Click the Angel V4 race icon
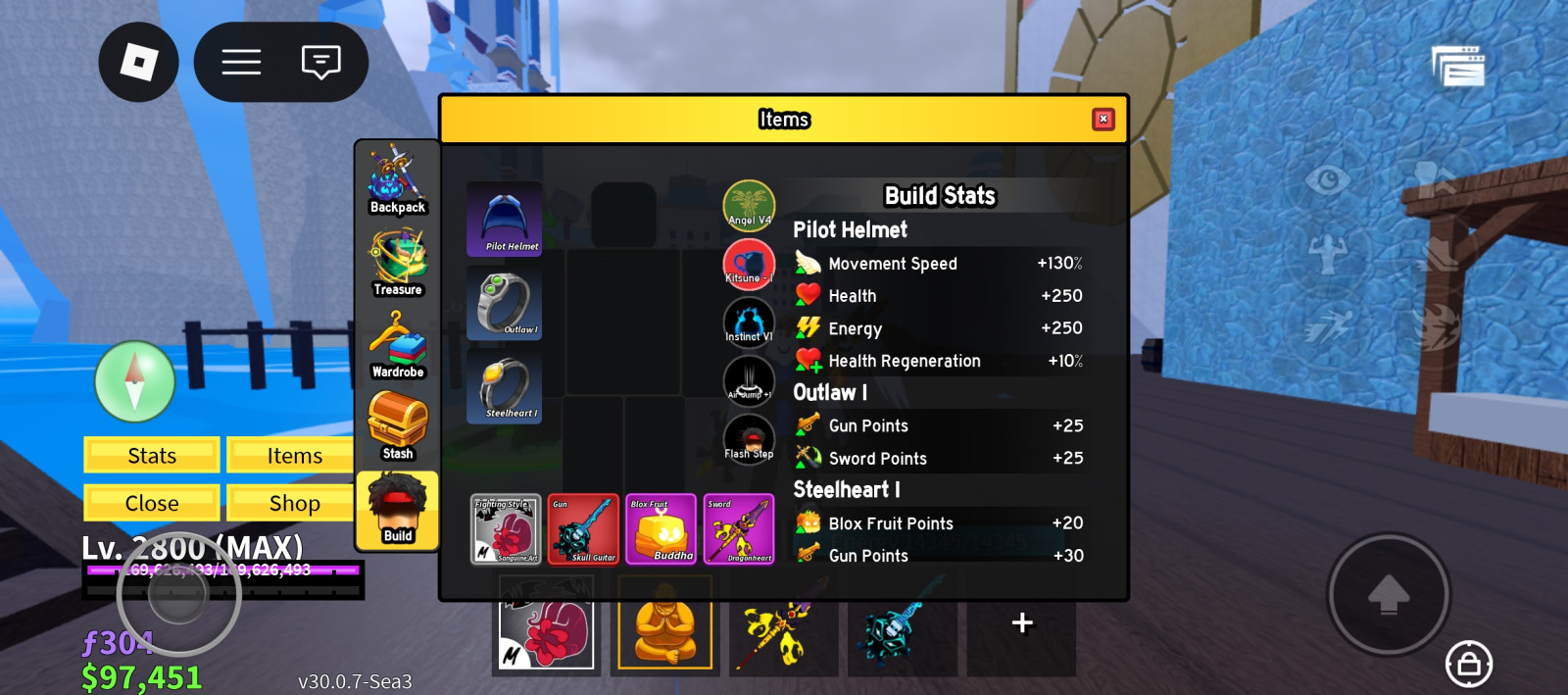Screen dimensions: 1568x695 [749, 205]
